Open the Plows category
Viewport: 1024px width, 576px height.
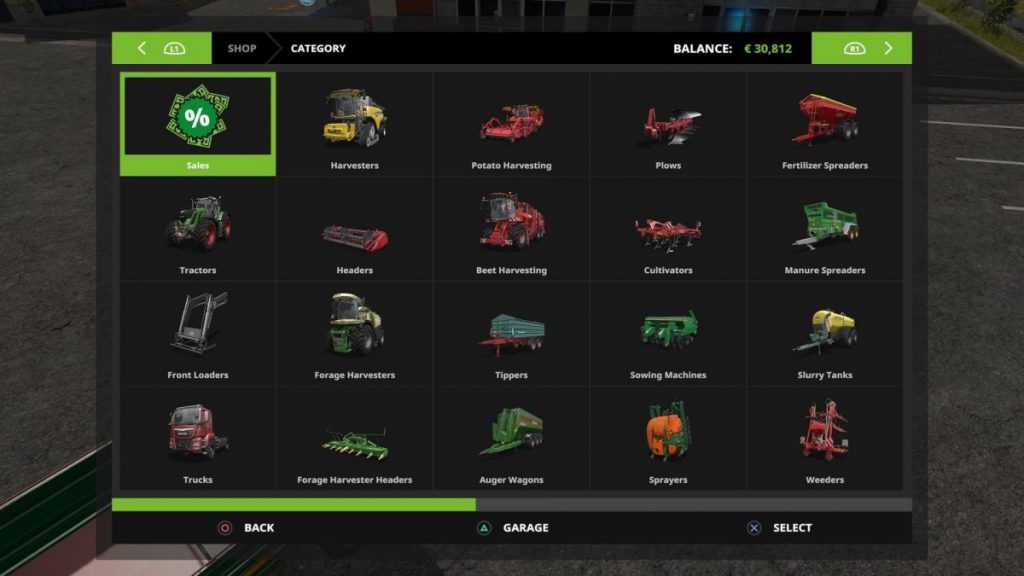tap(668, 124)
